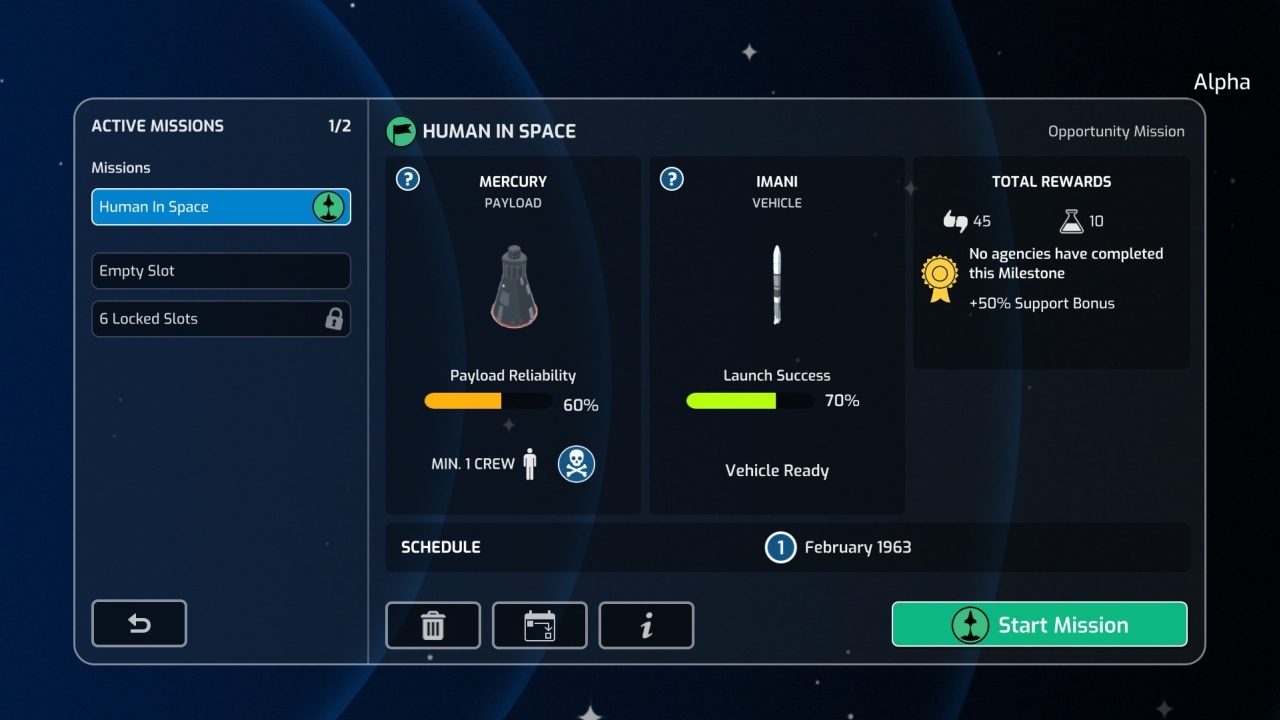Delete the mission with the trash button

pos(433,626)
